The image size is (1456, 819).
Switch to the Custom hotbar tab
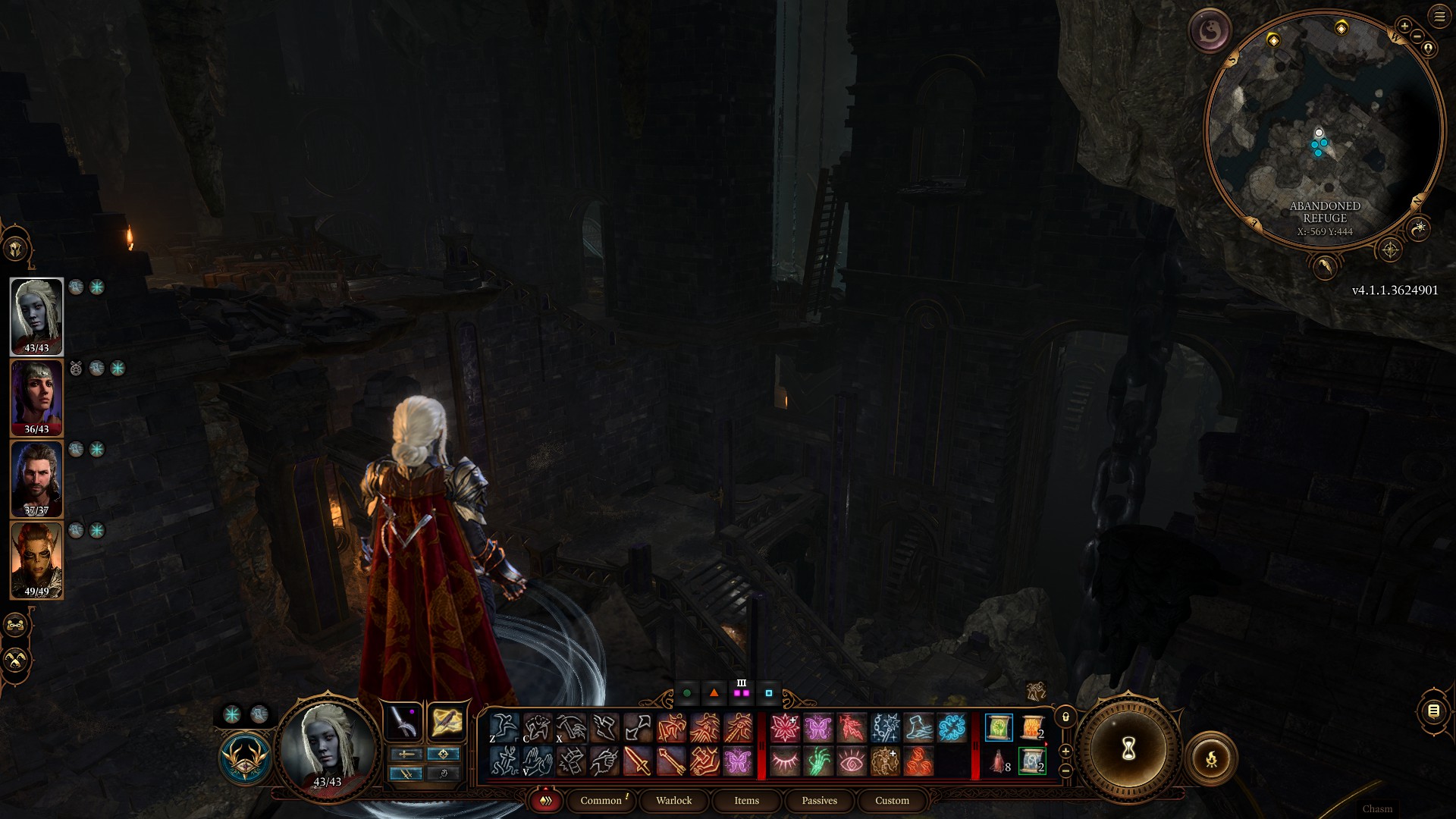[892, 801]
